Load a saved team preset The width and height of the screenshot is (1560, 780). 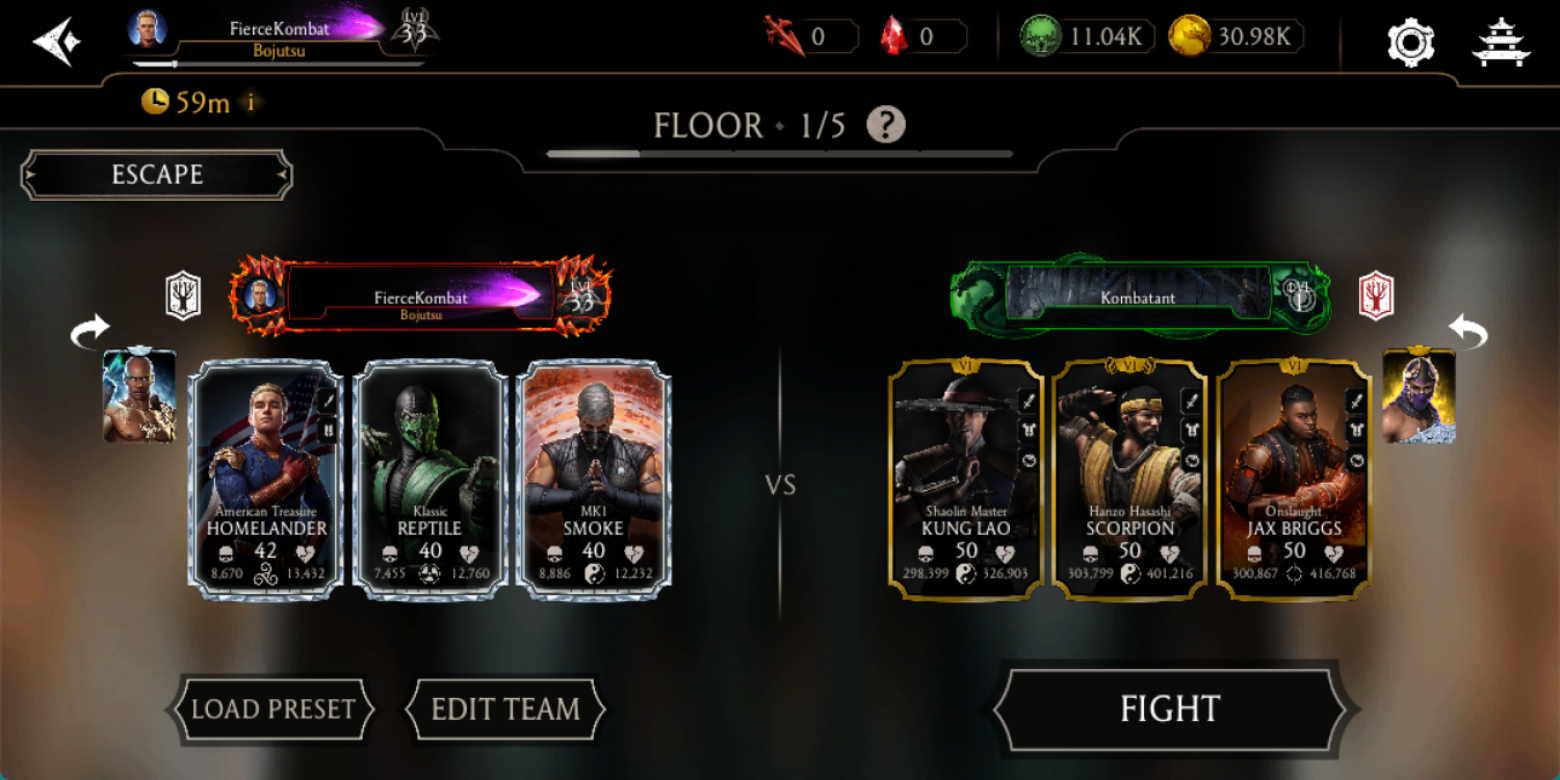coord(273,709)
